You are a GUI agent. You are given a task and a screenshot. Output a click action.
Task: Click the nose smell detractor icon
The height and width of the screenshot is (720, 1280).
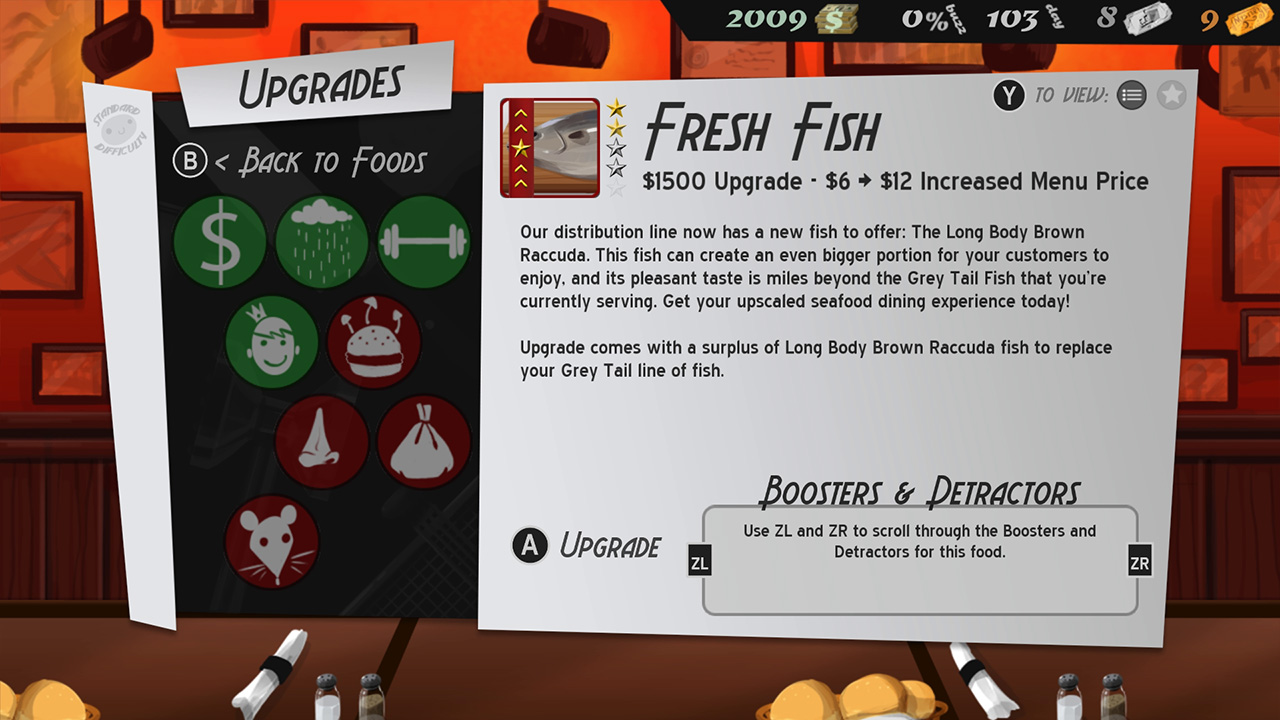pos(322,443)
